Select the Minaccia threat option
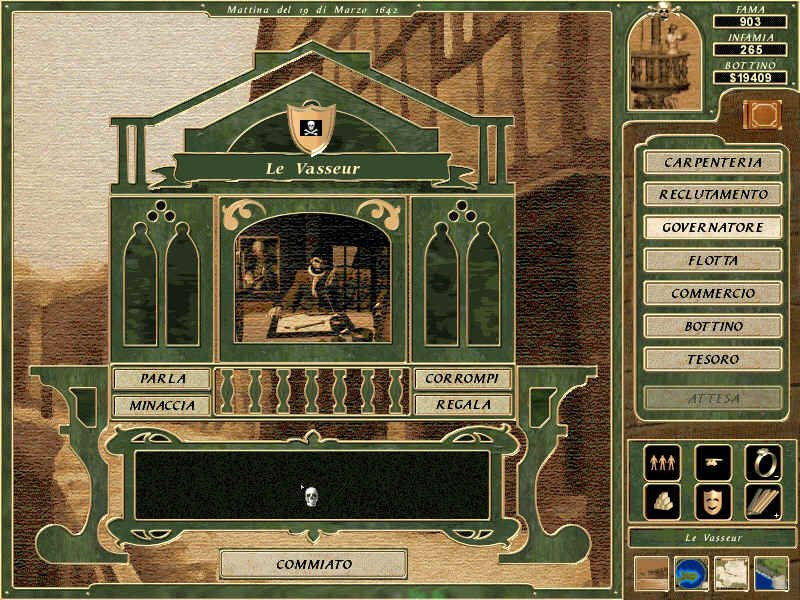The height and width of the screenshot is (600, 800). point(162,405)
